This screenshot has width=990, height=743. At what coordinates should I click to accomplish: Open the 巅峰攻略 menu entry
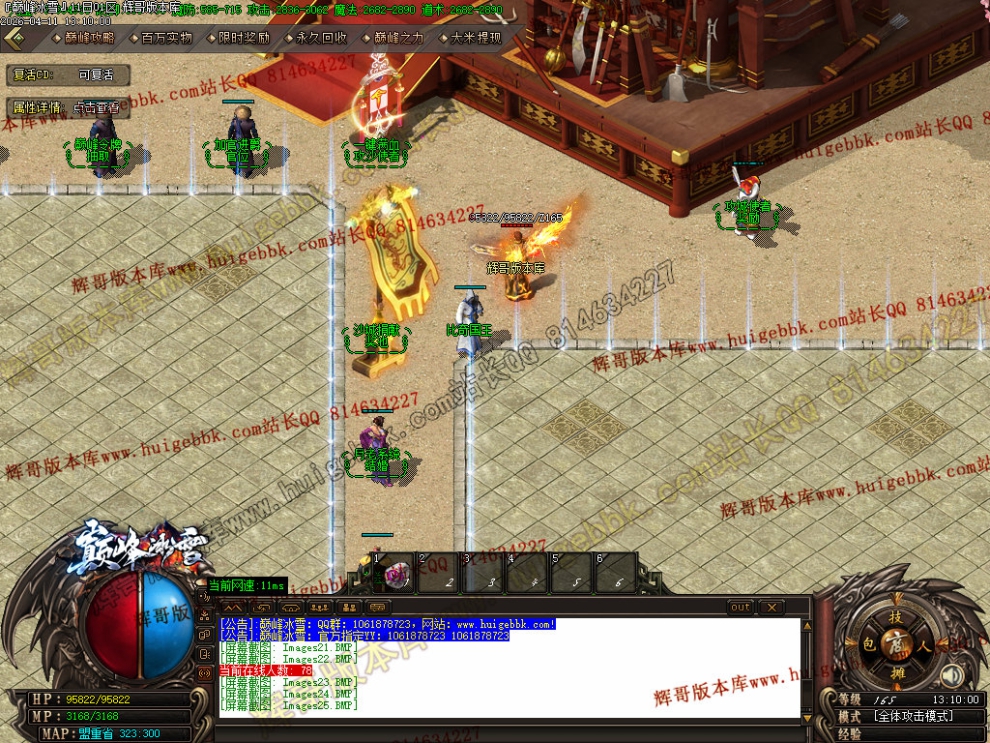[87, 38]
